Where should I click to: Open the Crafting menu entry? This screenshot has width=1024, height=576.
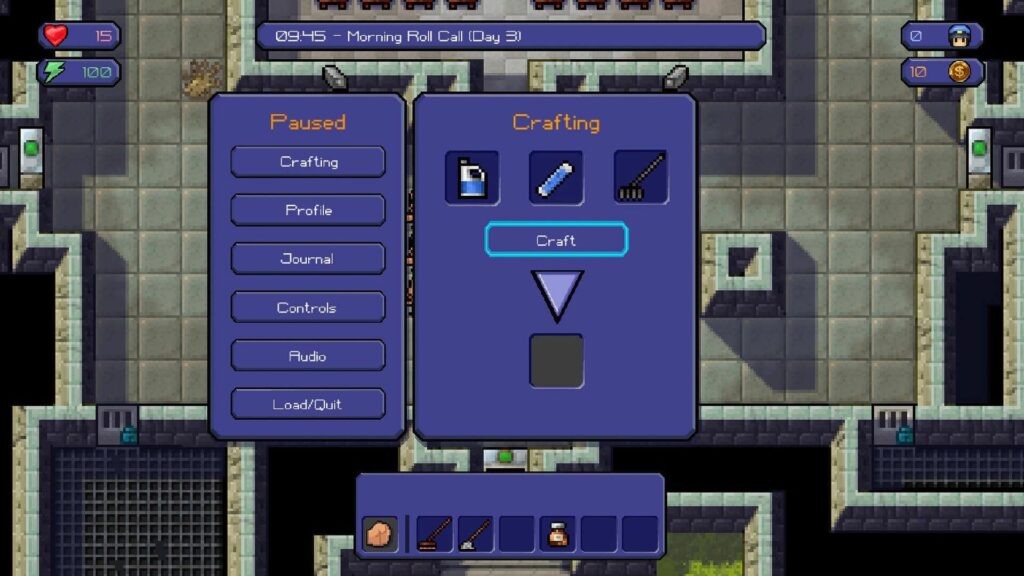(x=308, y=162)
